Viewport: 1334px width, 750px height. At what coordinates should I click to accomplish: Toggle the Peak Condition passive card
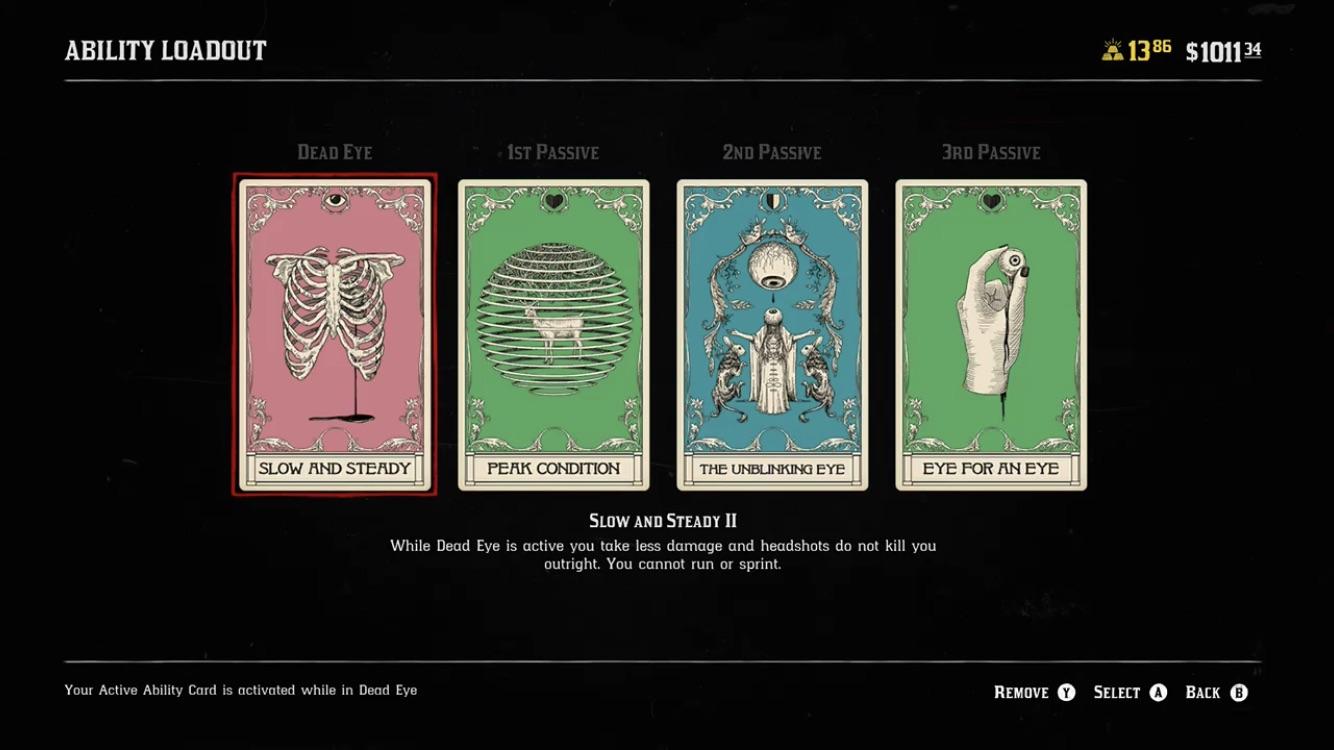(552, 335)
